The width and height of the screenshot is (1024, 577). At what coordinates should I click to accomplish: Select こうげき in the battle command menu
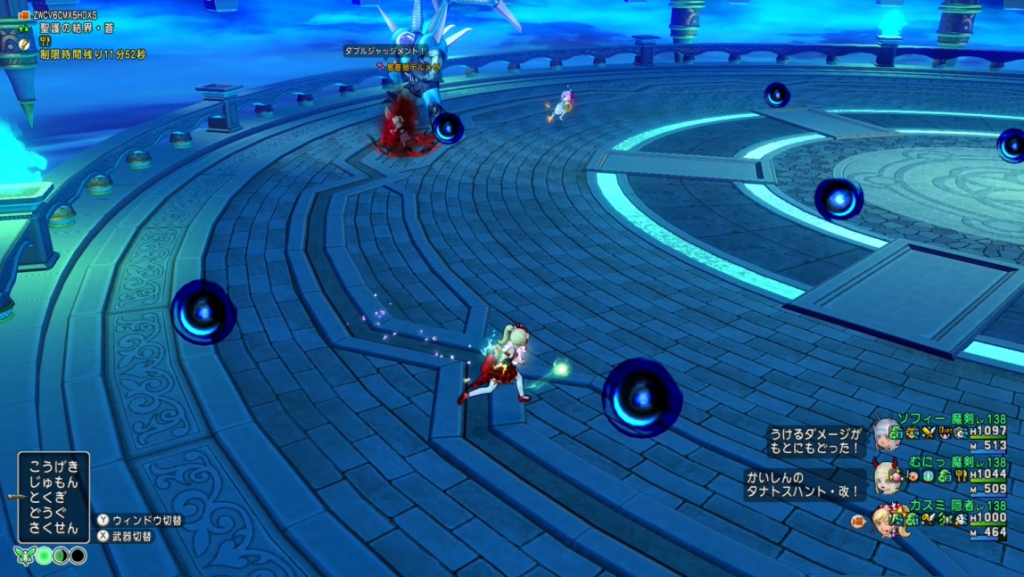53,467
